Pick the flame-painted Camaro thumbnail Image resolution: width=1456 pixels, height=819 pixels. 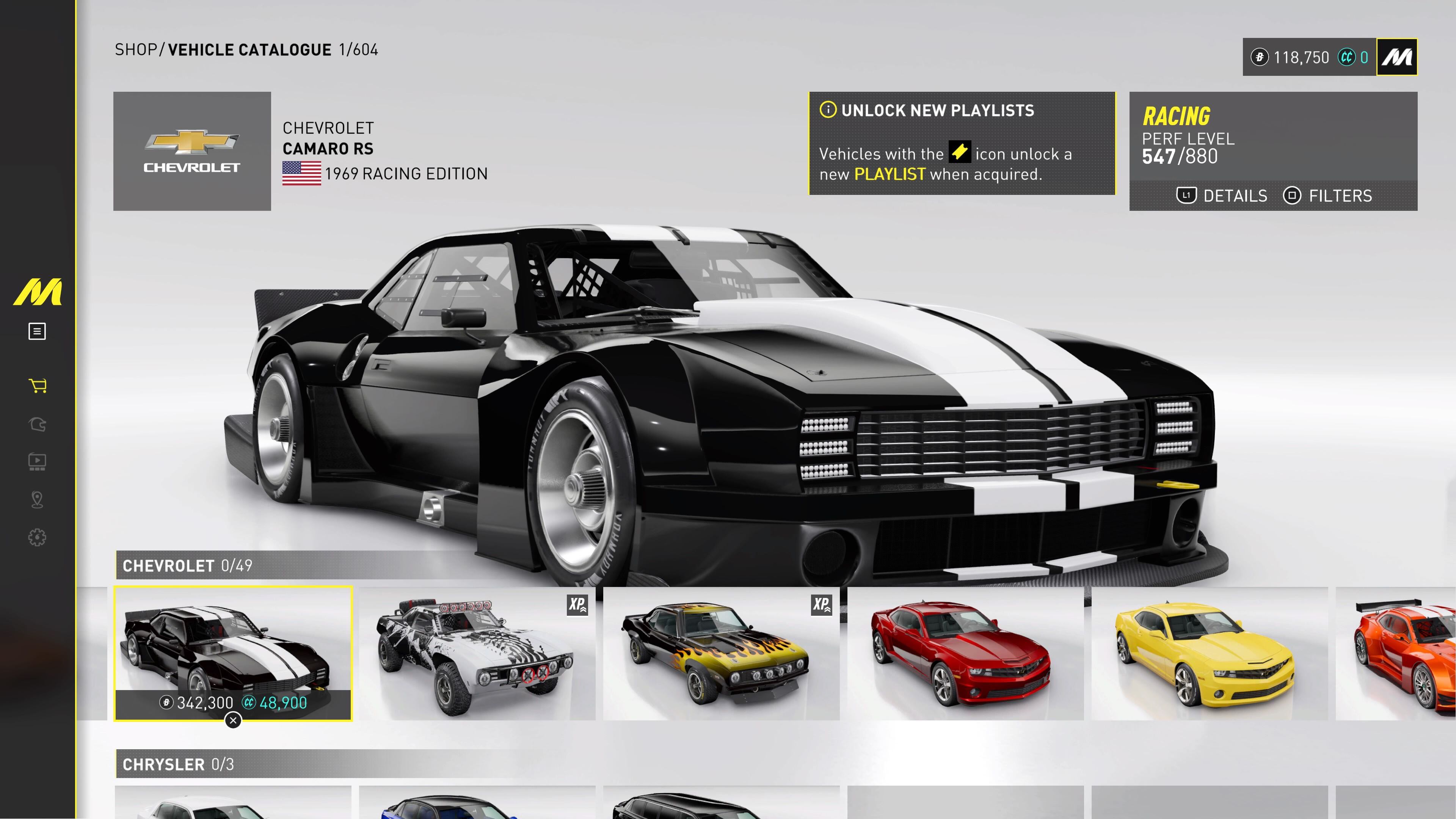coord(721,653)
